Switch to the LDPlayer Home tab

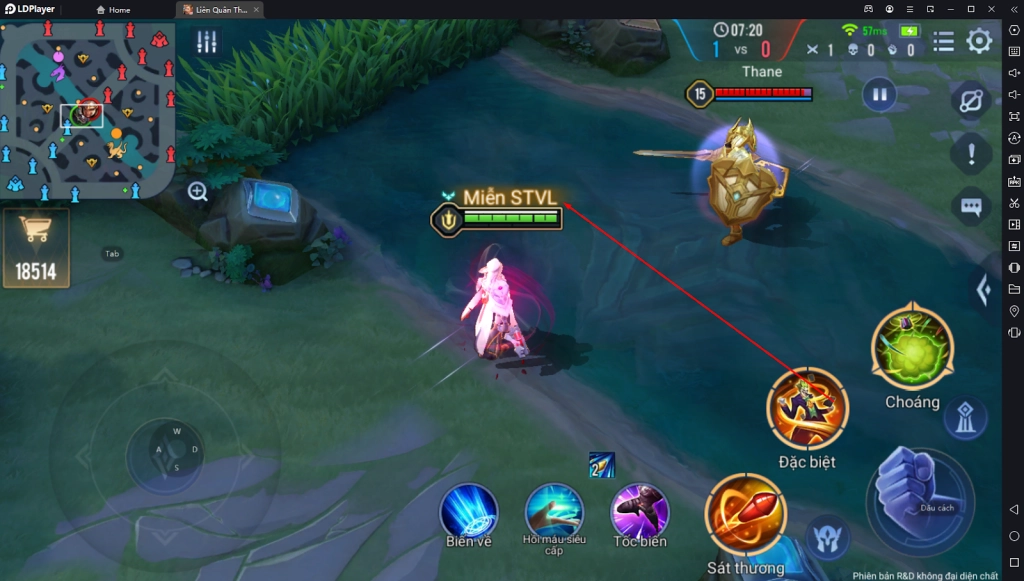[x=113, y=10]
